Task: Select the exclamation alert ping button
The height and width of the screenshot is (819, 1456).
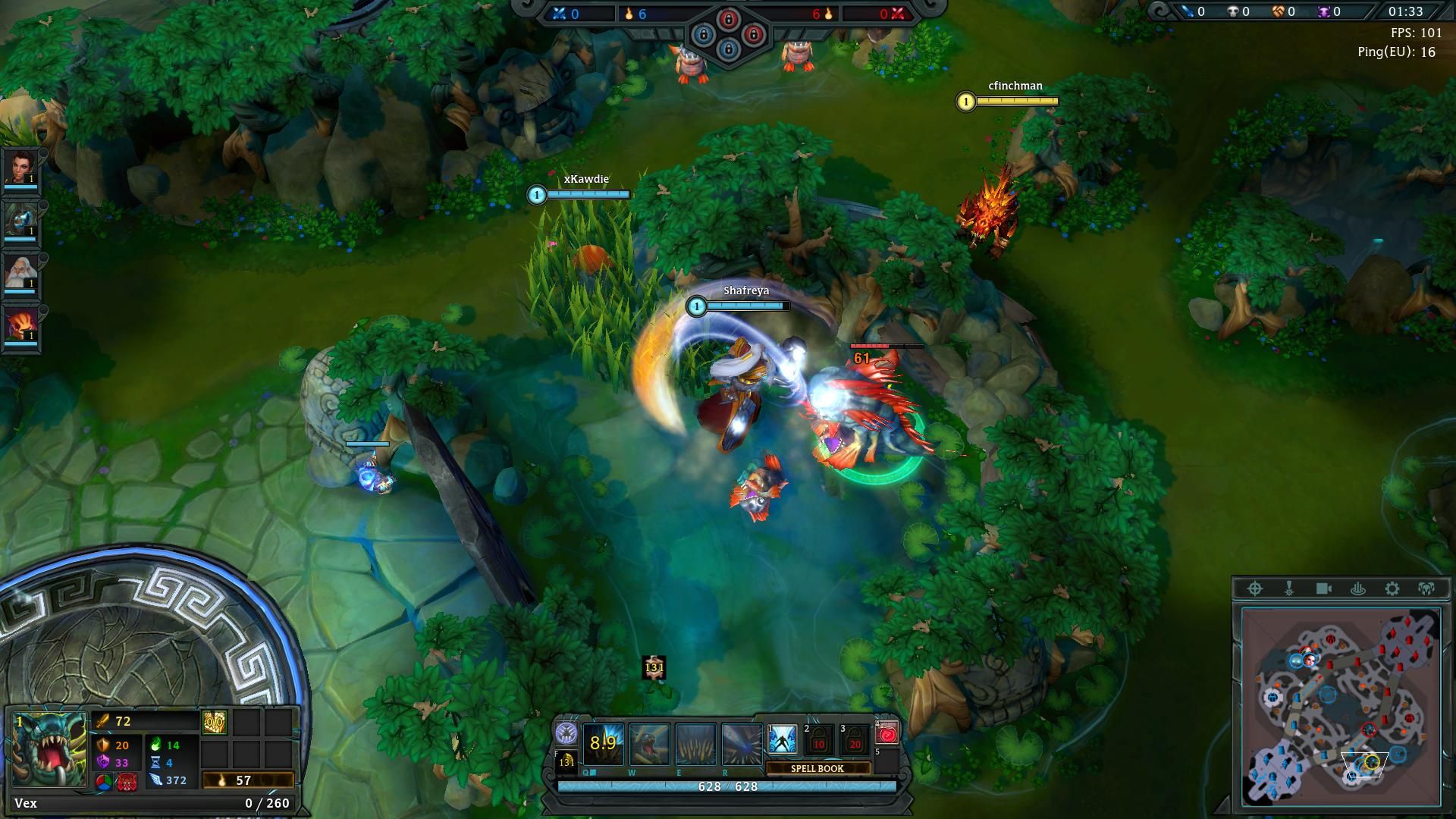Action: [x=1289, y=588]
